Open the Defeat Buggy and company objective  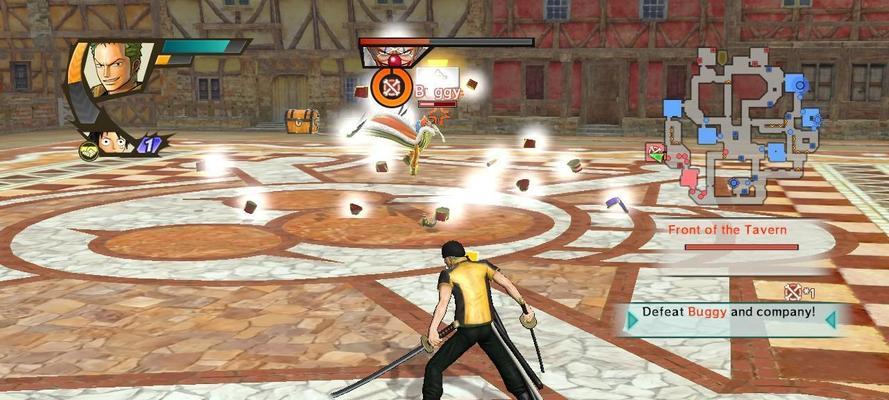[728, 314]
